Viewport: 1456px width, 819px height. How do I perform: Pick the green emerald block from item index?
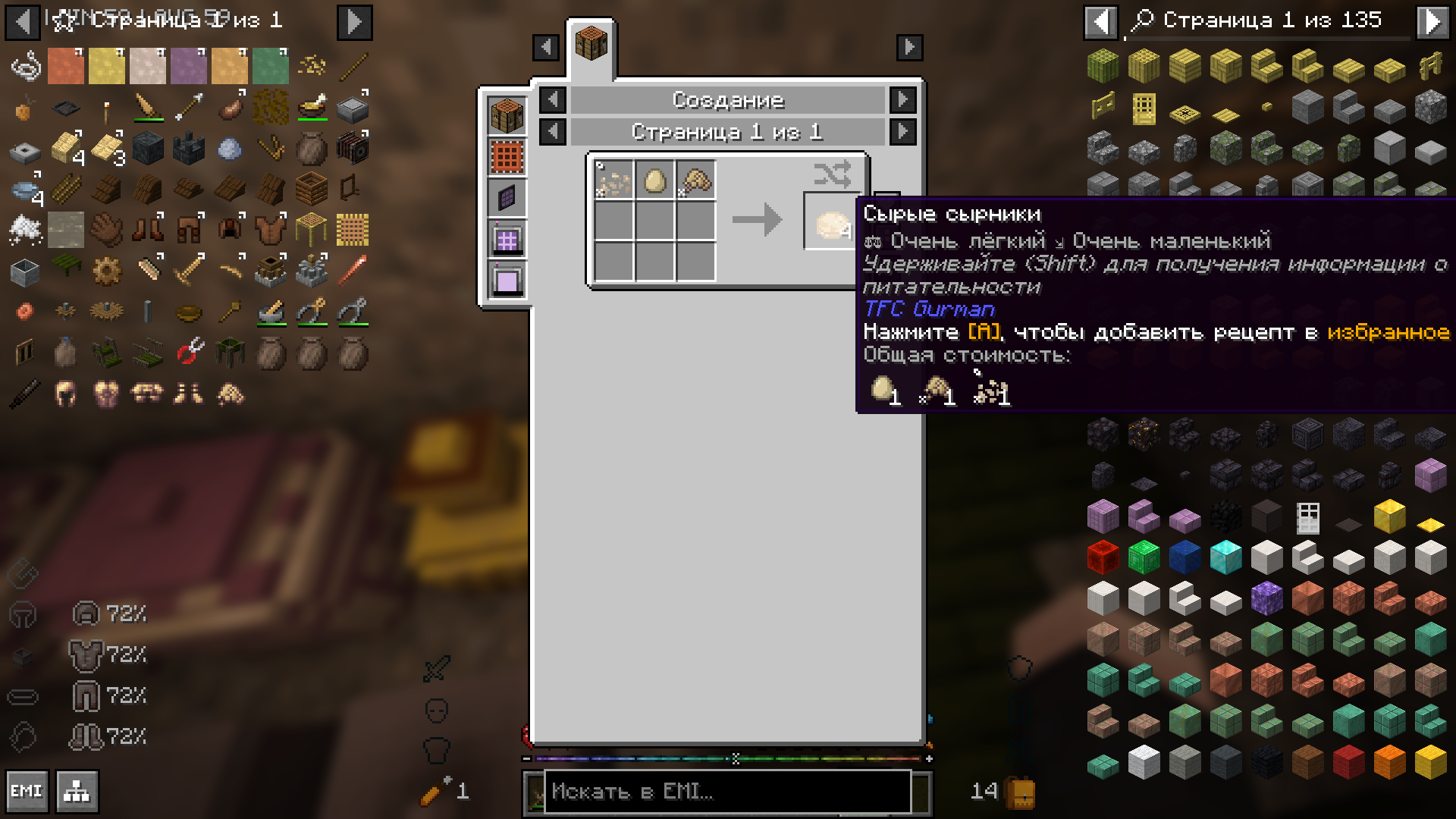point(1144,557)
